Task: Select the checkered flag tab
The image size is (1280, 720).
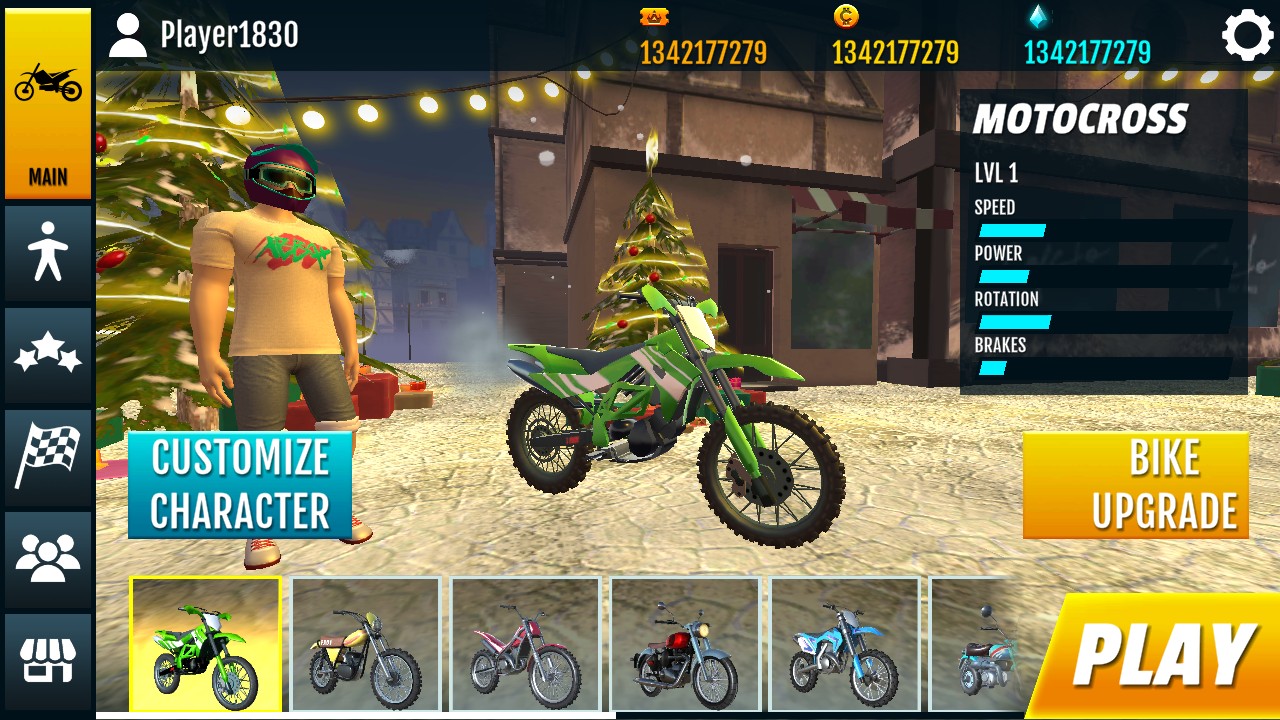Action: coord(48,457)
